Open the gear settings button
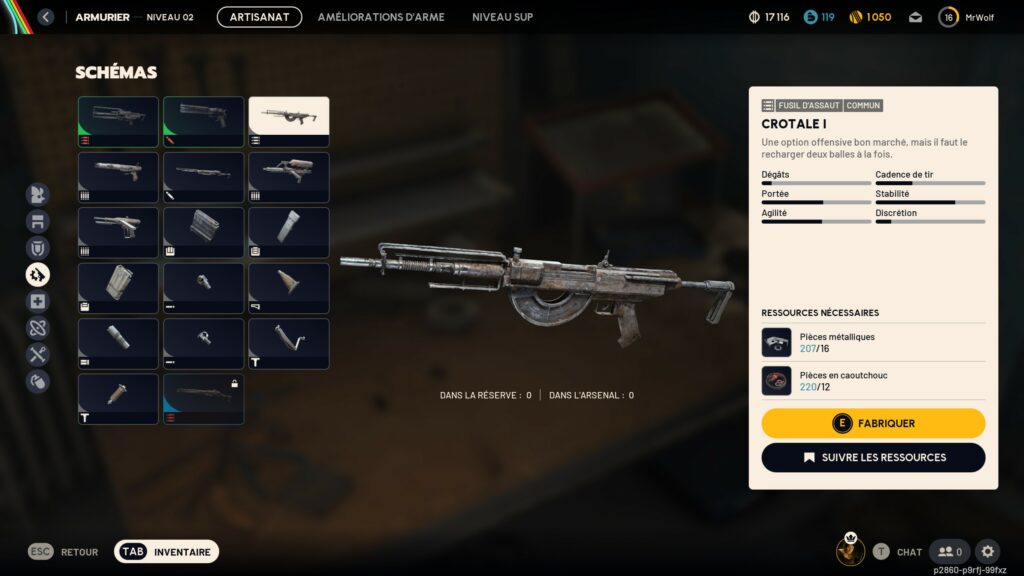The width and height of the screenshot is (1024, 576). tap(987, 551)
